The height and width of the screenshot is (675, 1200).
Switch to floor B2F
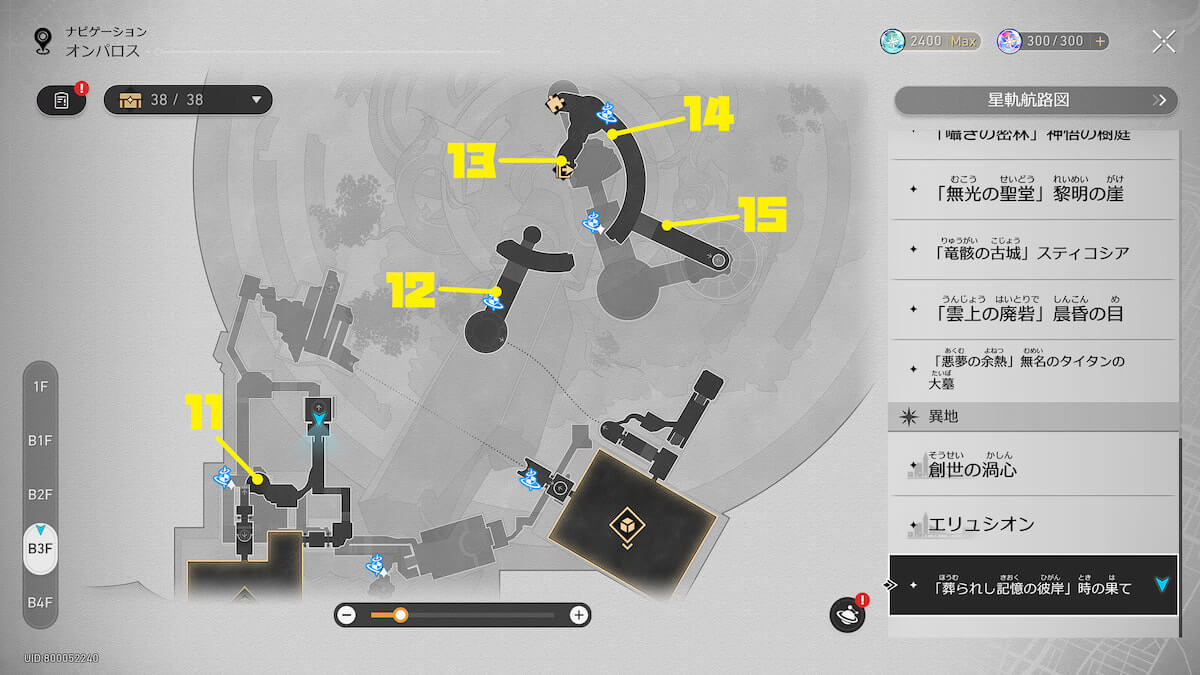point(40,494)
